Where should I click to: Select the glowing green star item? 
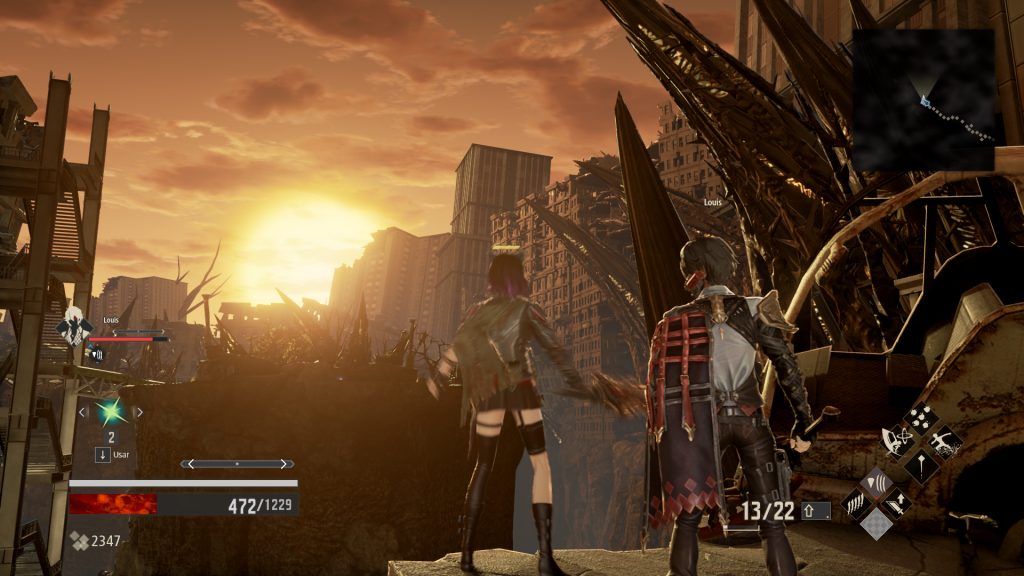[x=111, y=411]
